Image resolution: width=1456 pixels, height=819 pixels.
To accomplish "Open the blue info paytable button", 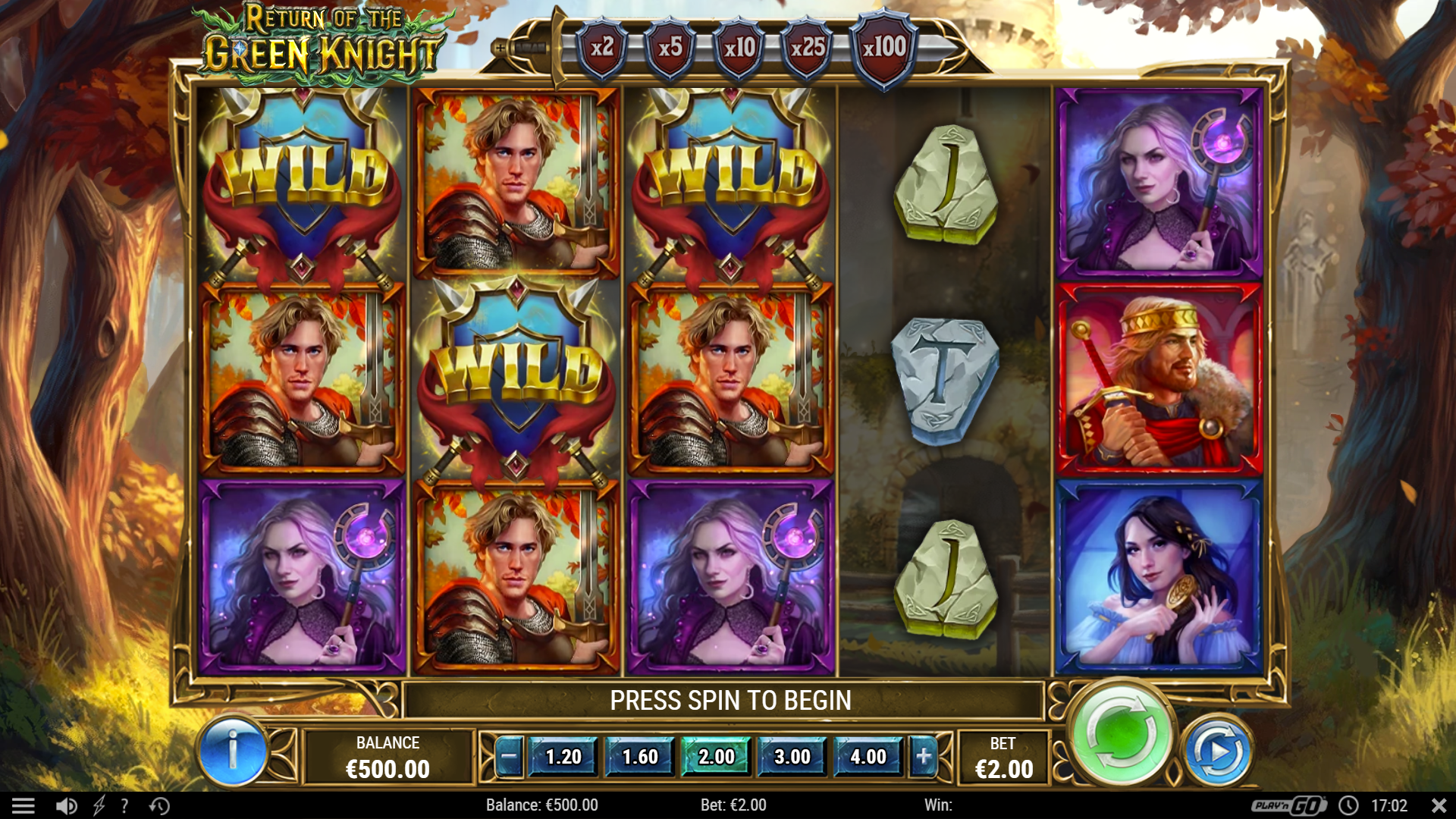I will (232, 750).
